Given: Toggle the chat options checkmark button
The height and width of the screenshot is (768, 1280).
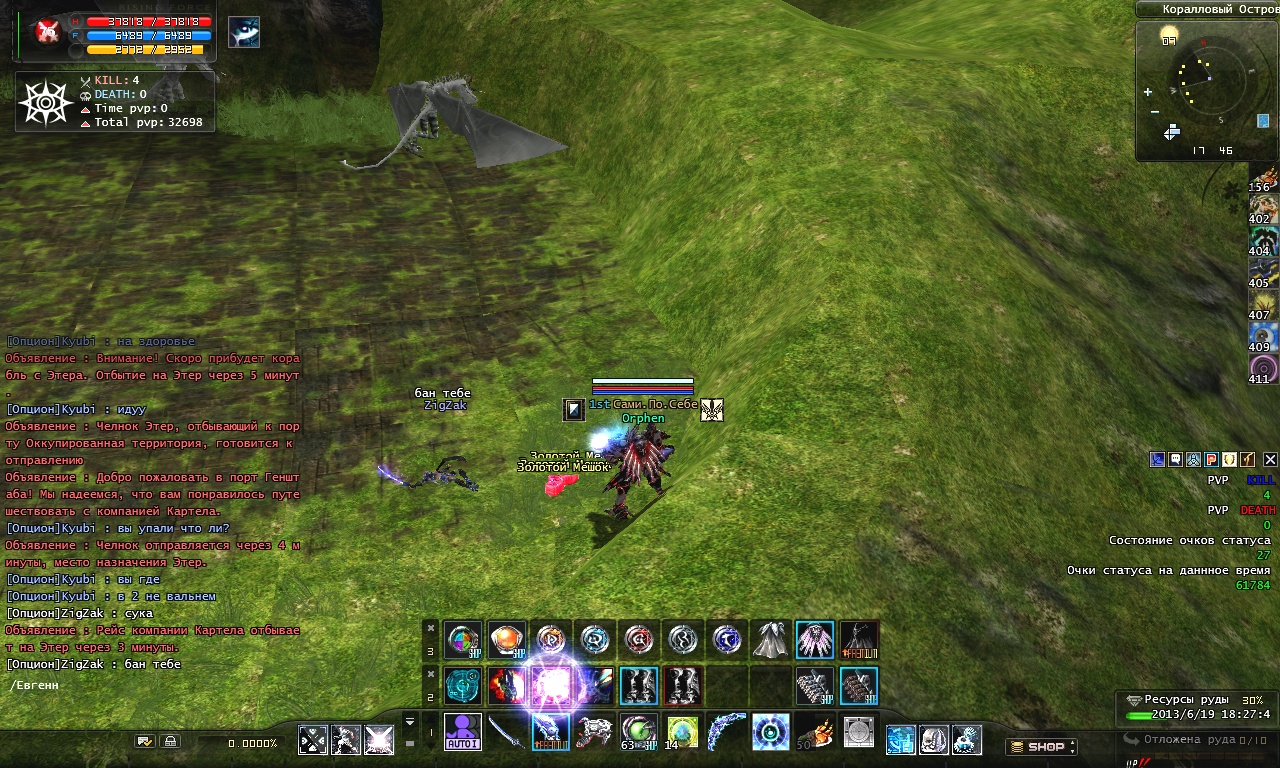Looking at the screenshot, I should (145, 742).
